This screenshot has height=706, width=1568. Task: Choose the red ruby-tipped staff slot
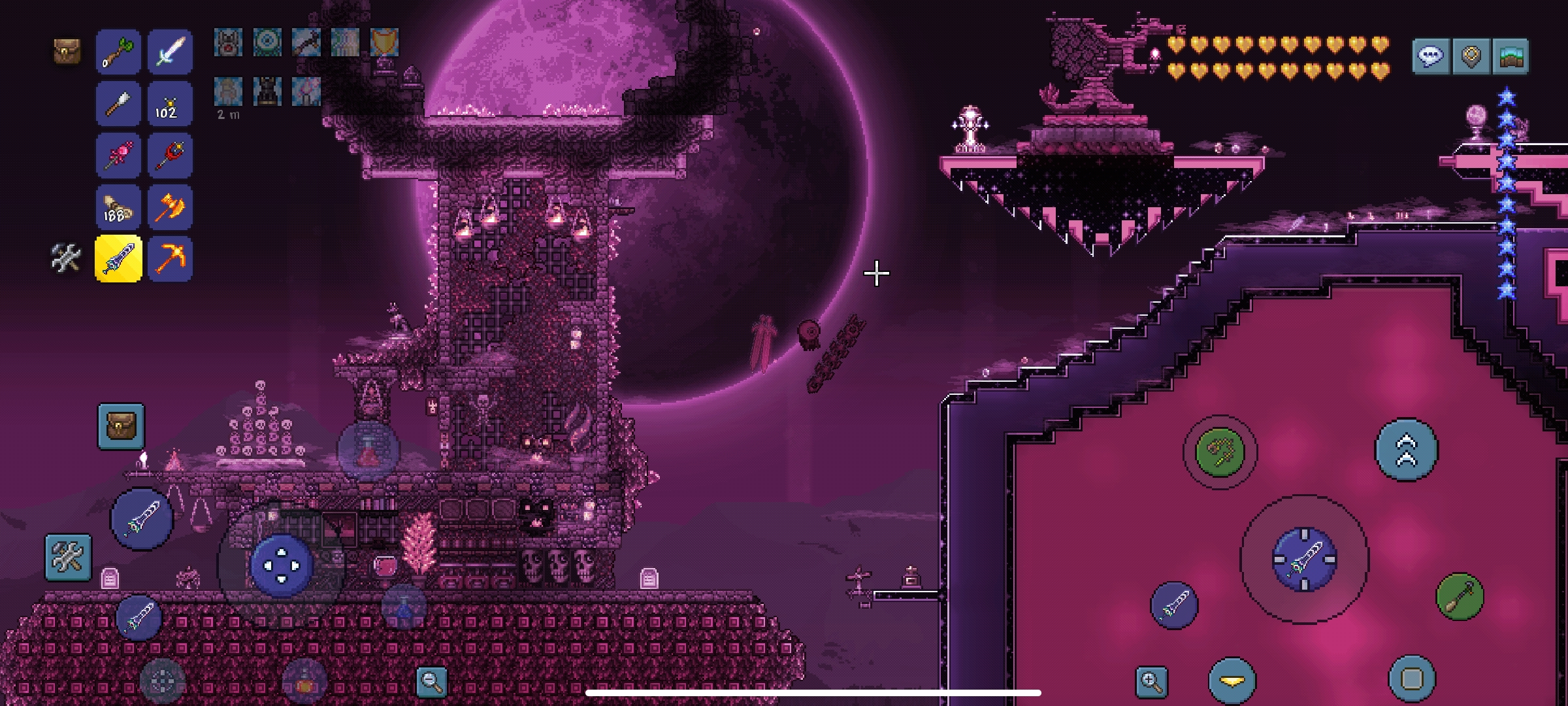pos(170,156)
